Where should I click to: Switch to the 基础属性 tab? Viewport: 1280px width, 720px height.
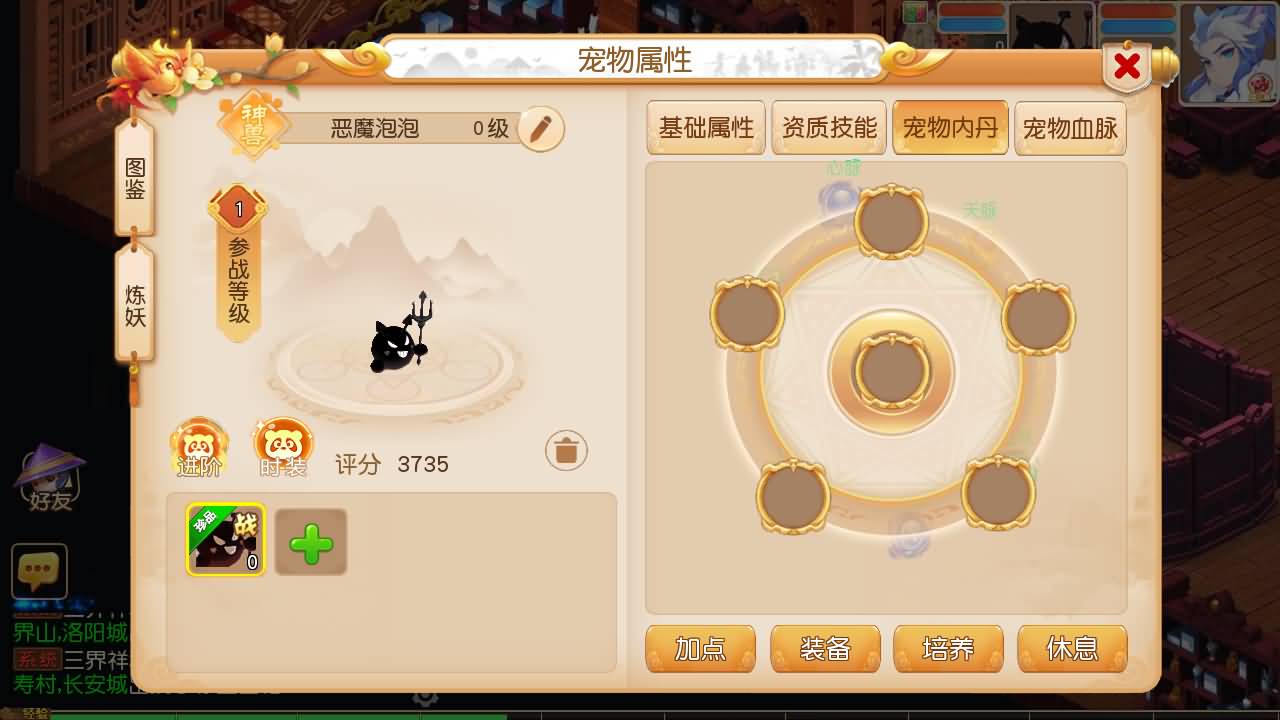pos(706,127)
